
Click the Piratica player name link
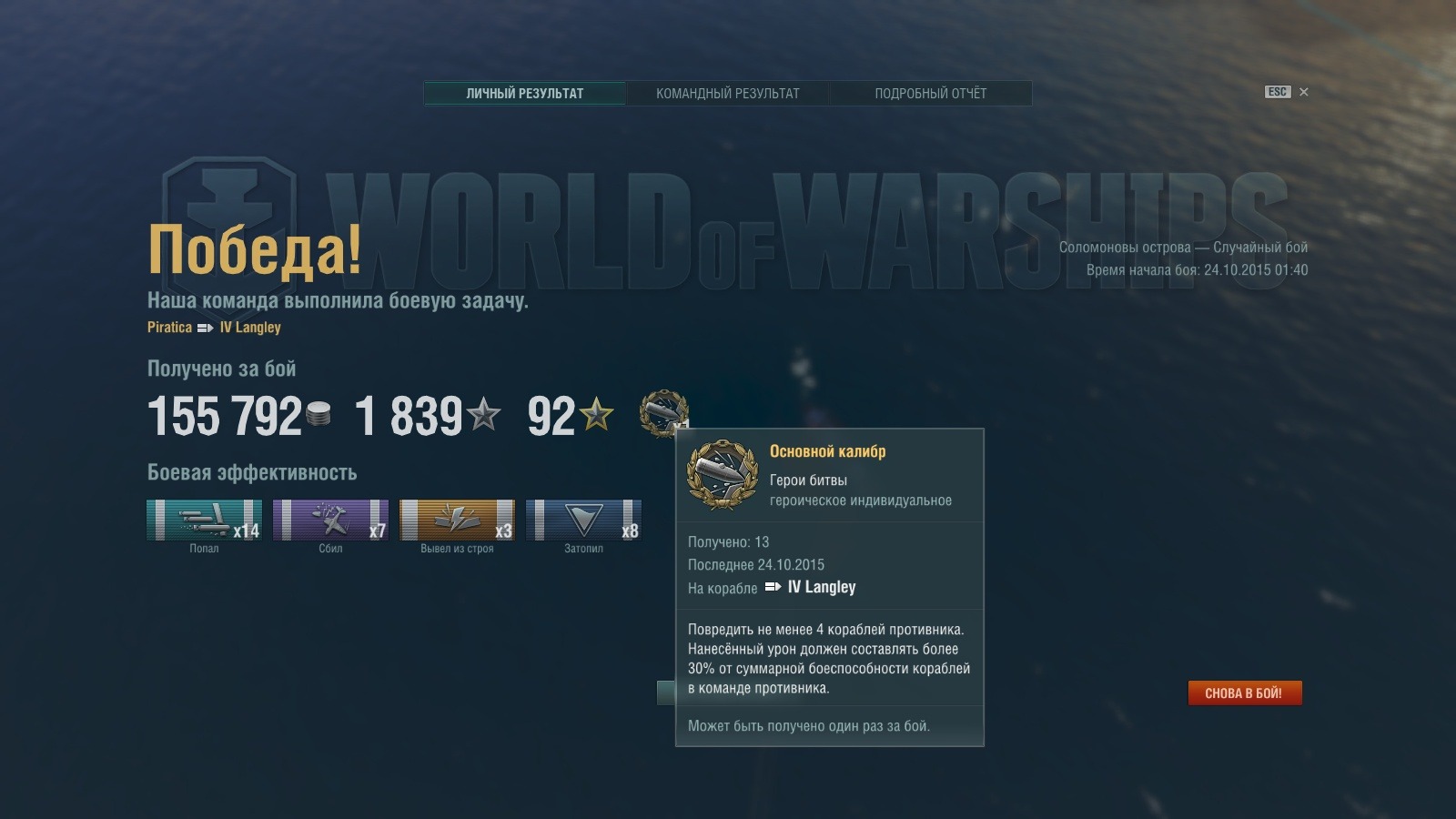[x=168, y=328]
